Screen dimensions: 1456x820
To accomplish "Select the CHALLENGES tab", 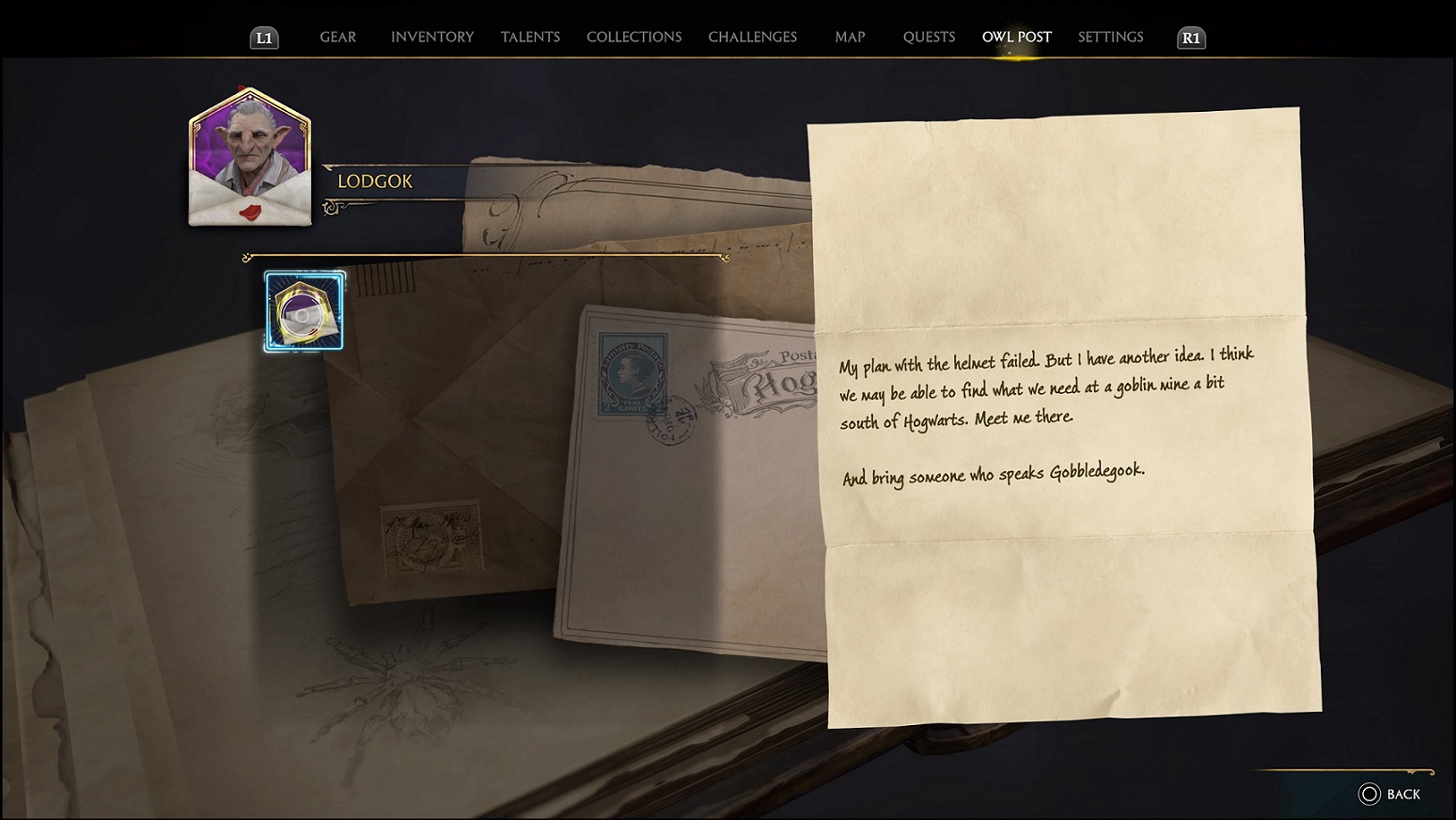I will 752,37.
